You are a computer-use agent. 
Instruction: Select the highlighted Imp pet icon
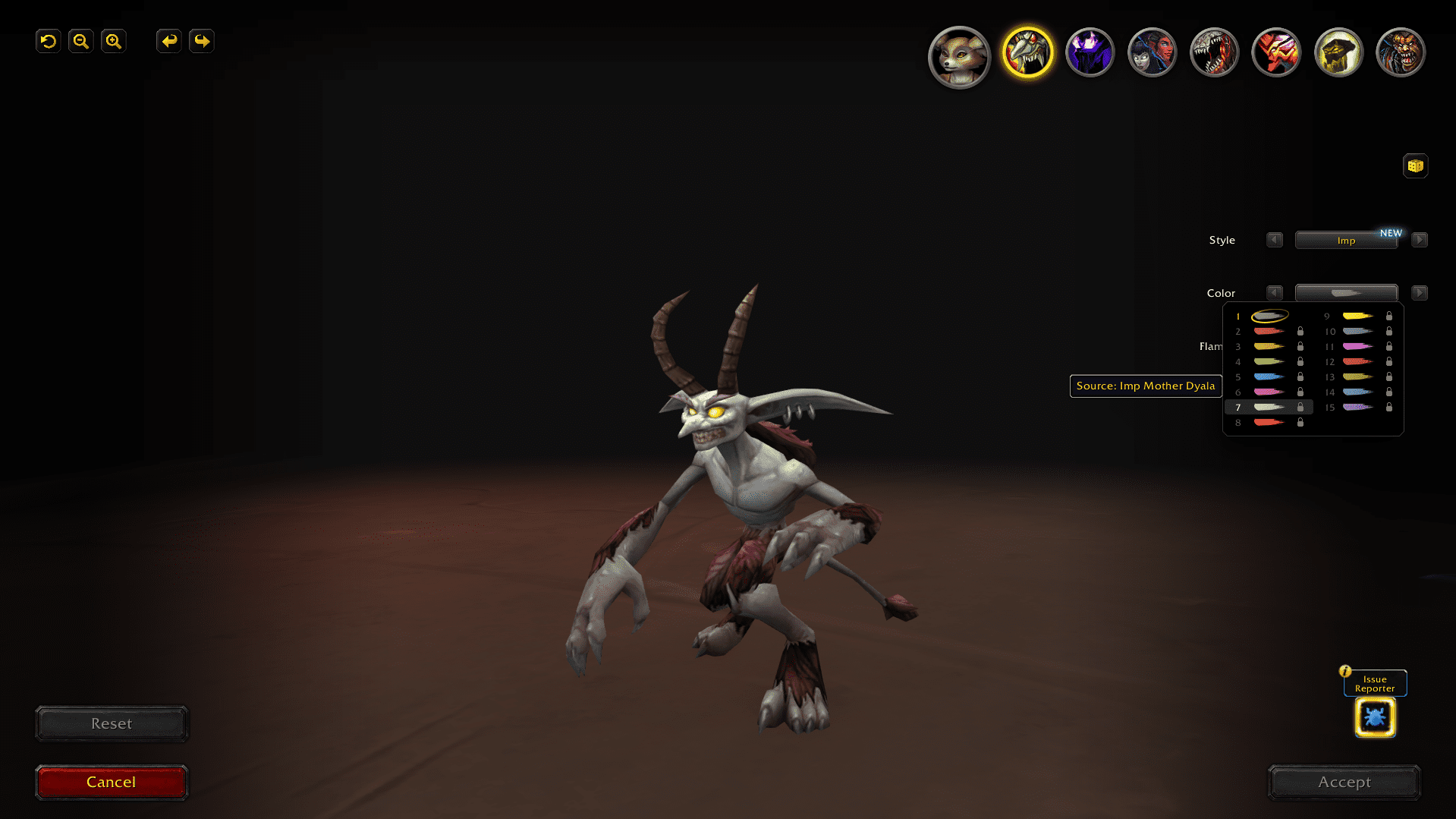(x=1028, y=52)
